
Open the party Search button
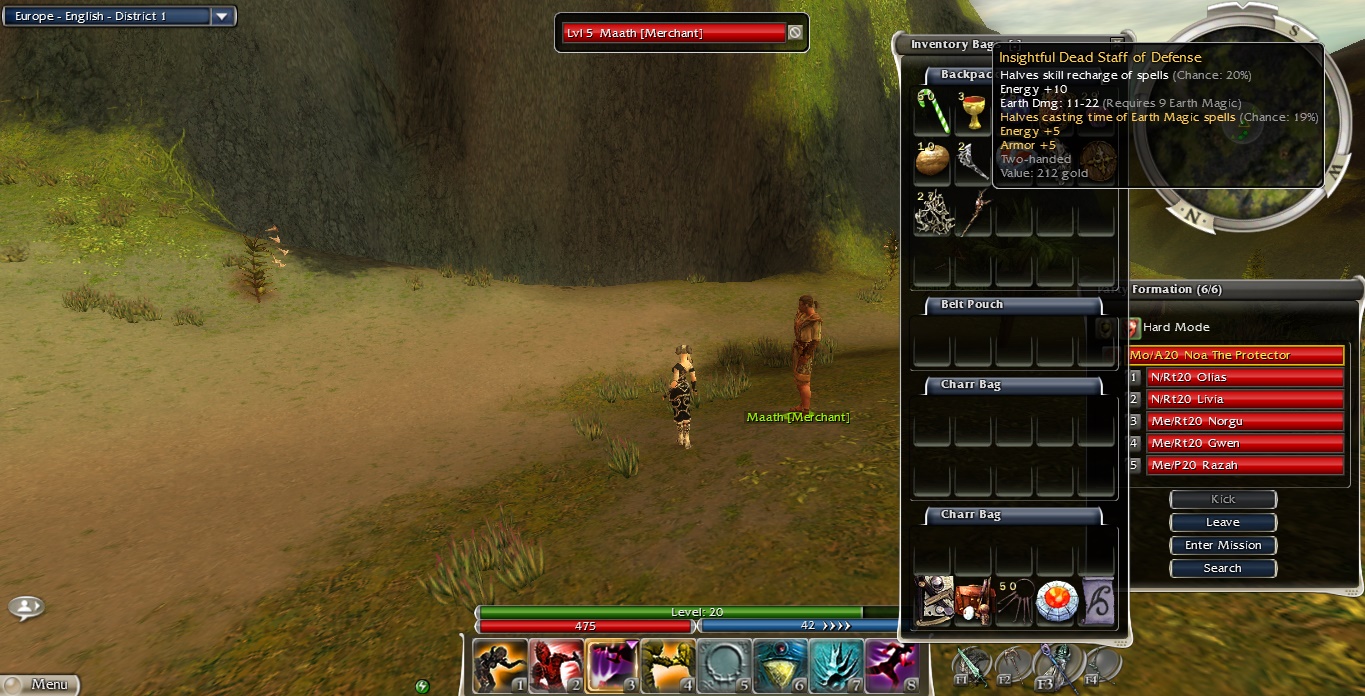(1222, 568)
